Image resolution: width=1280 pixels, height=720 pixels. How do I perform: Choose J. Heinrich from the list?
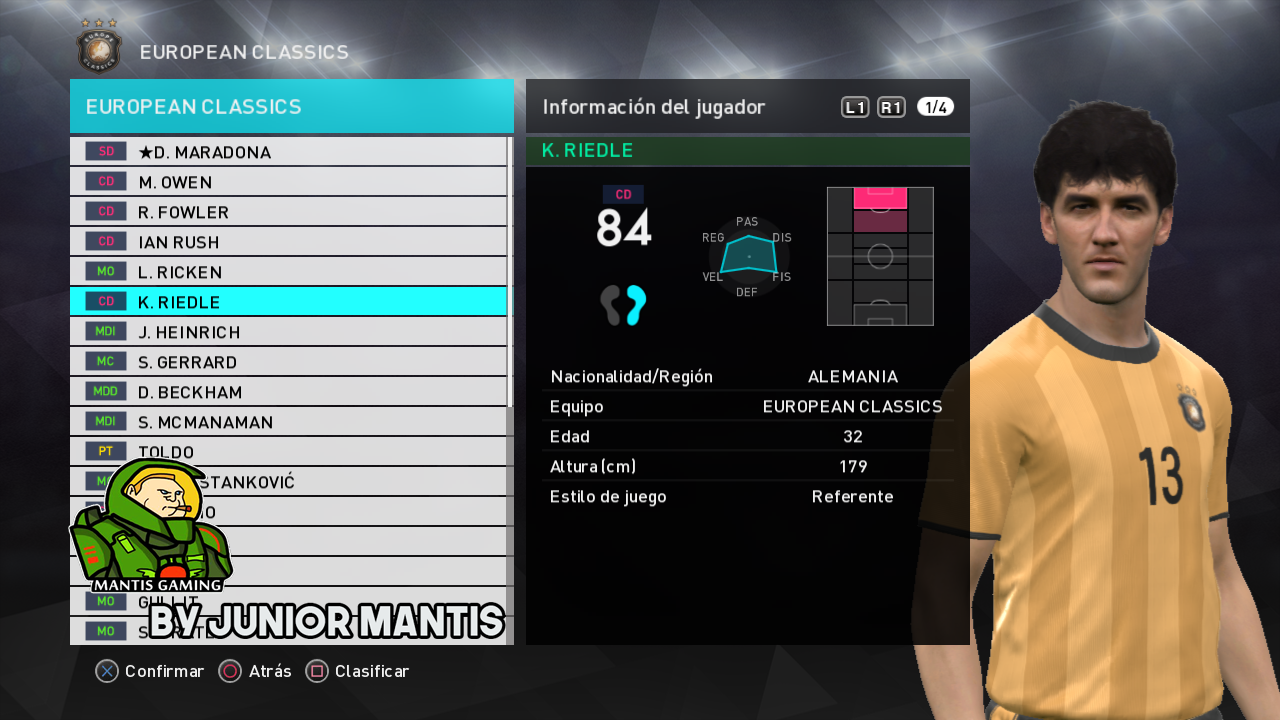[x=288, y=332]
